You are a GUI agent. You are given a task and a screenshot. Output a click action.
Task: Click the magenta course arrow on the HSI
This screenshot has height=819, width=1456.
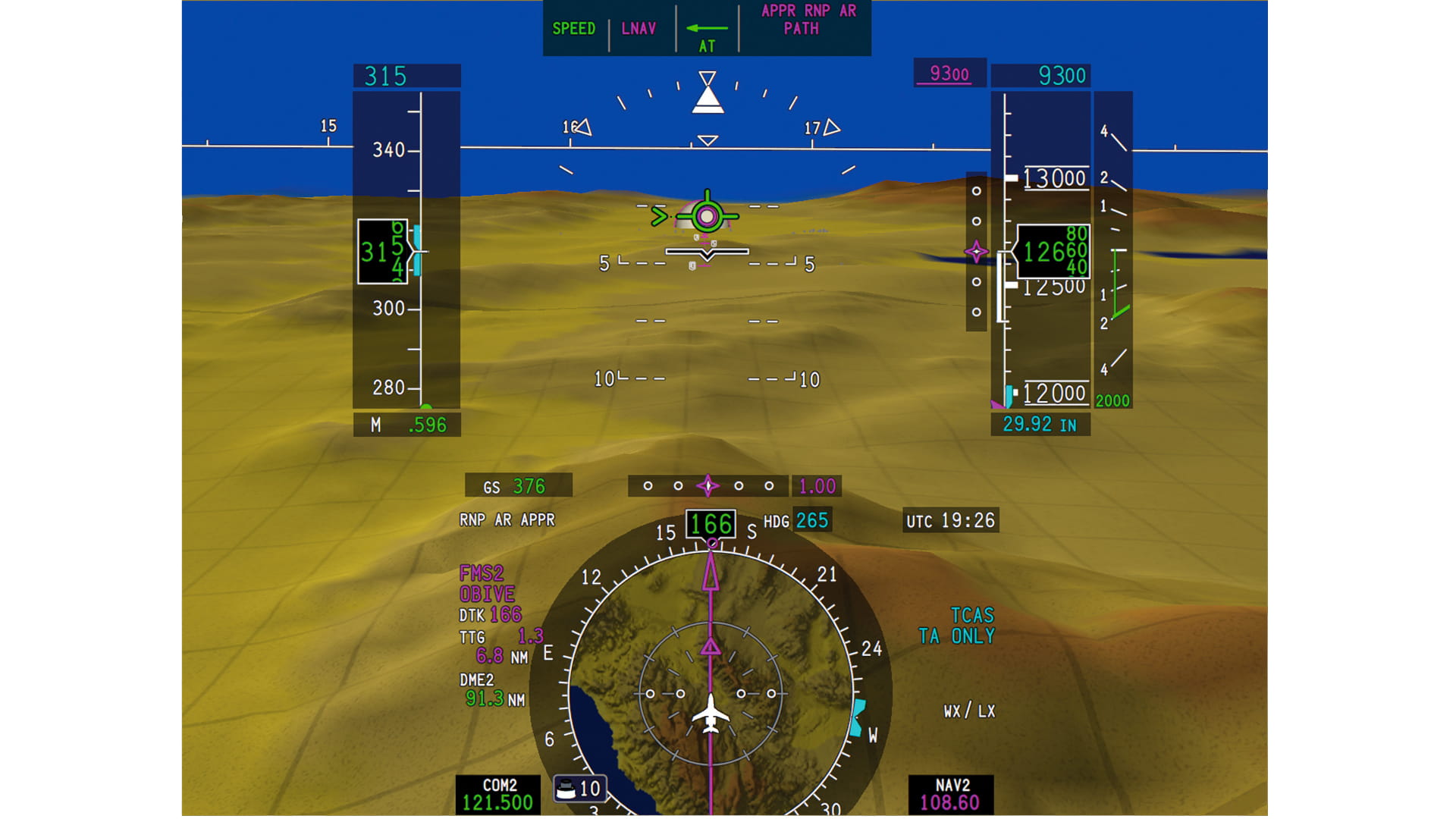point(710,576)
